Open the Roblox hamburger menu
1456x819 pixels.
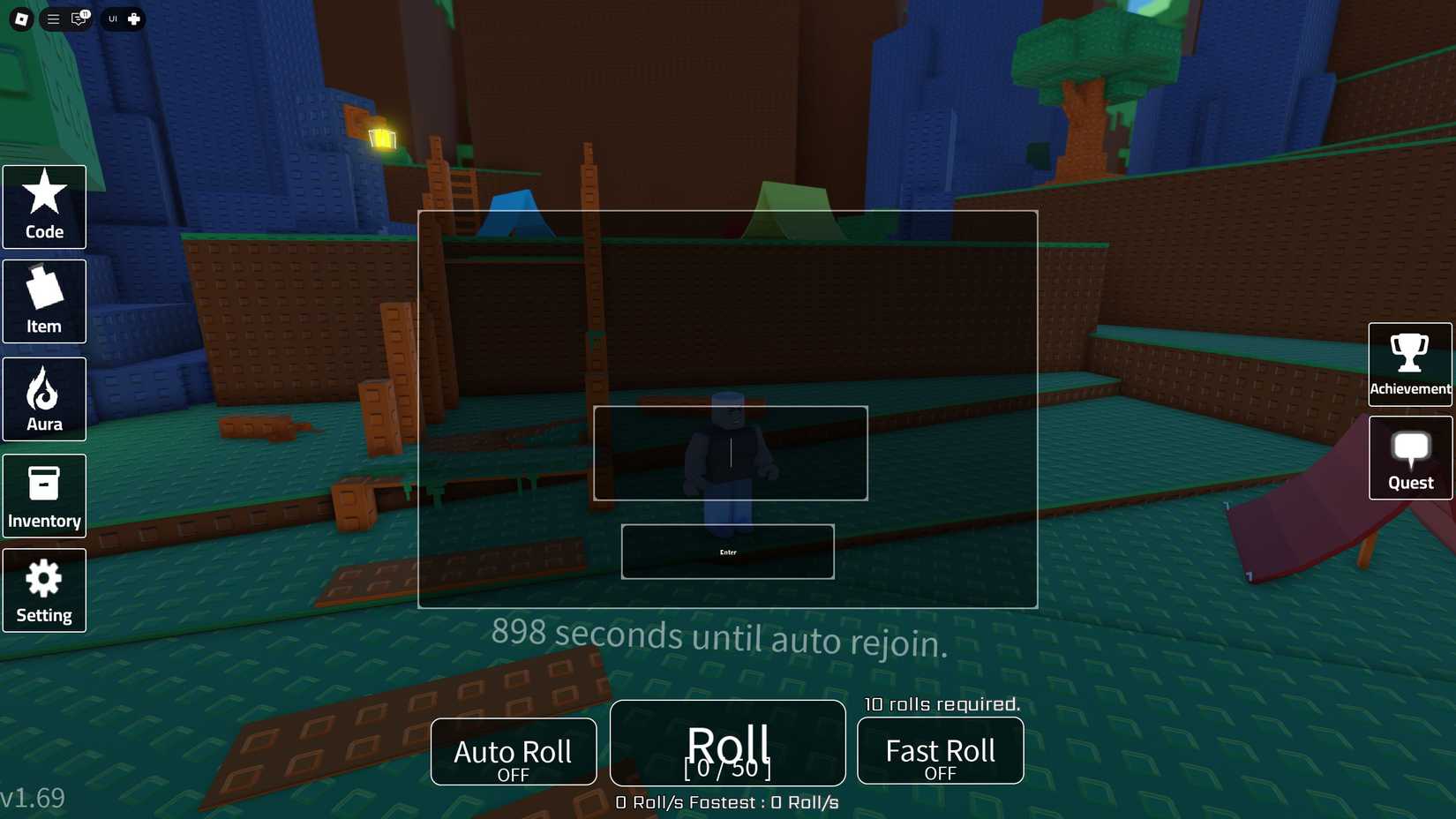(52, 19)
